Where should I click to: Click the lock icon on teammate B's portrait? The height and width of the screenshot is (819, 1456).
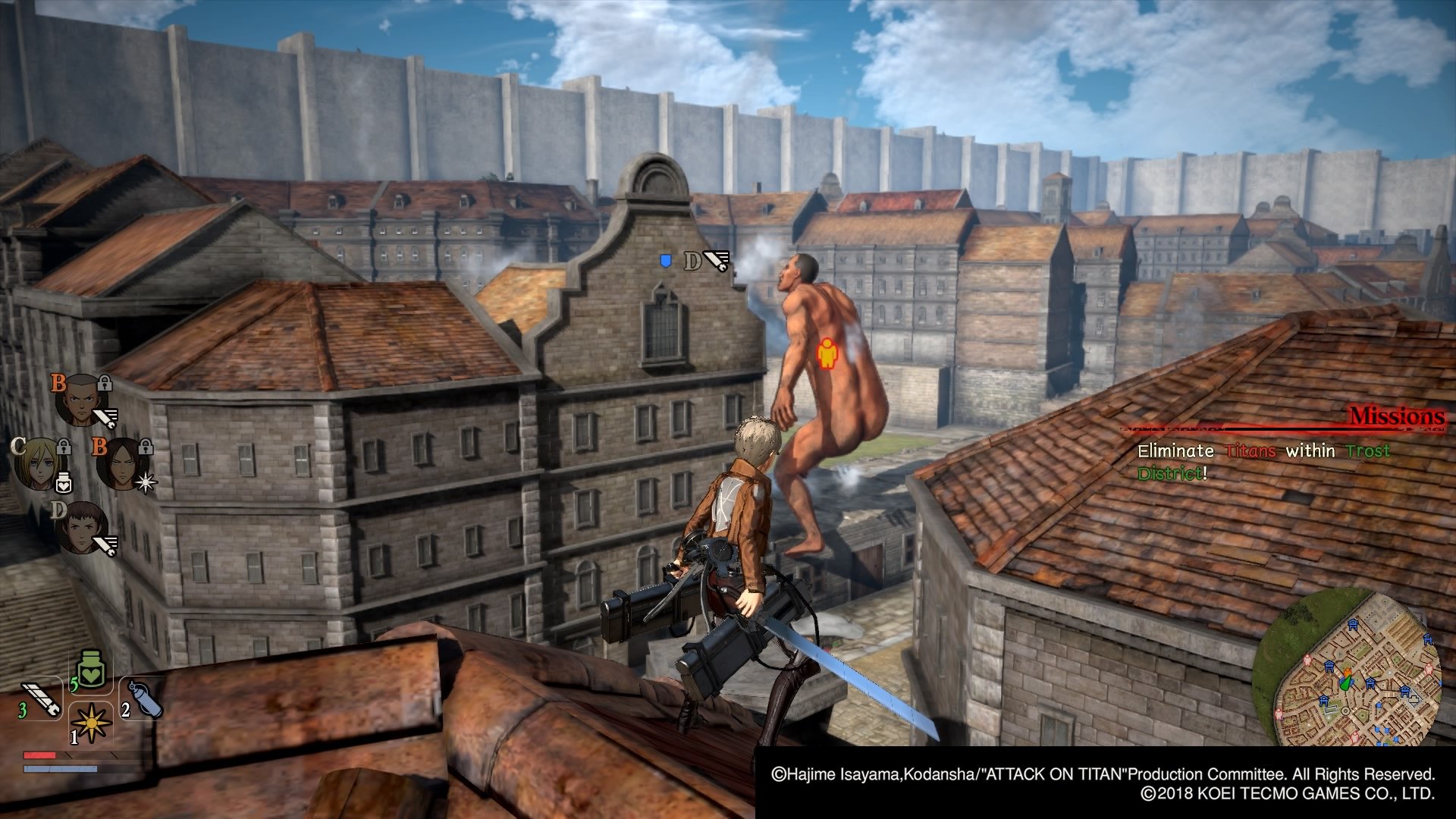(105, 383)
